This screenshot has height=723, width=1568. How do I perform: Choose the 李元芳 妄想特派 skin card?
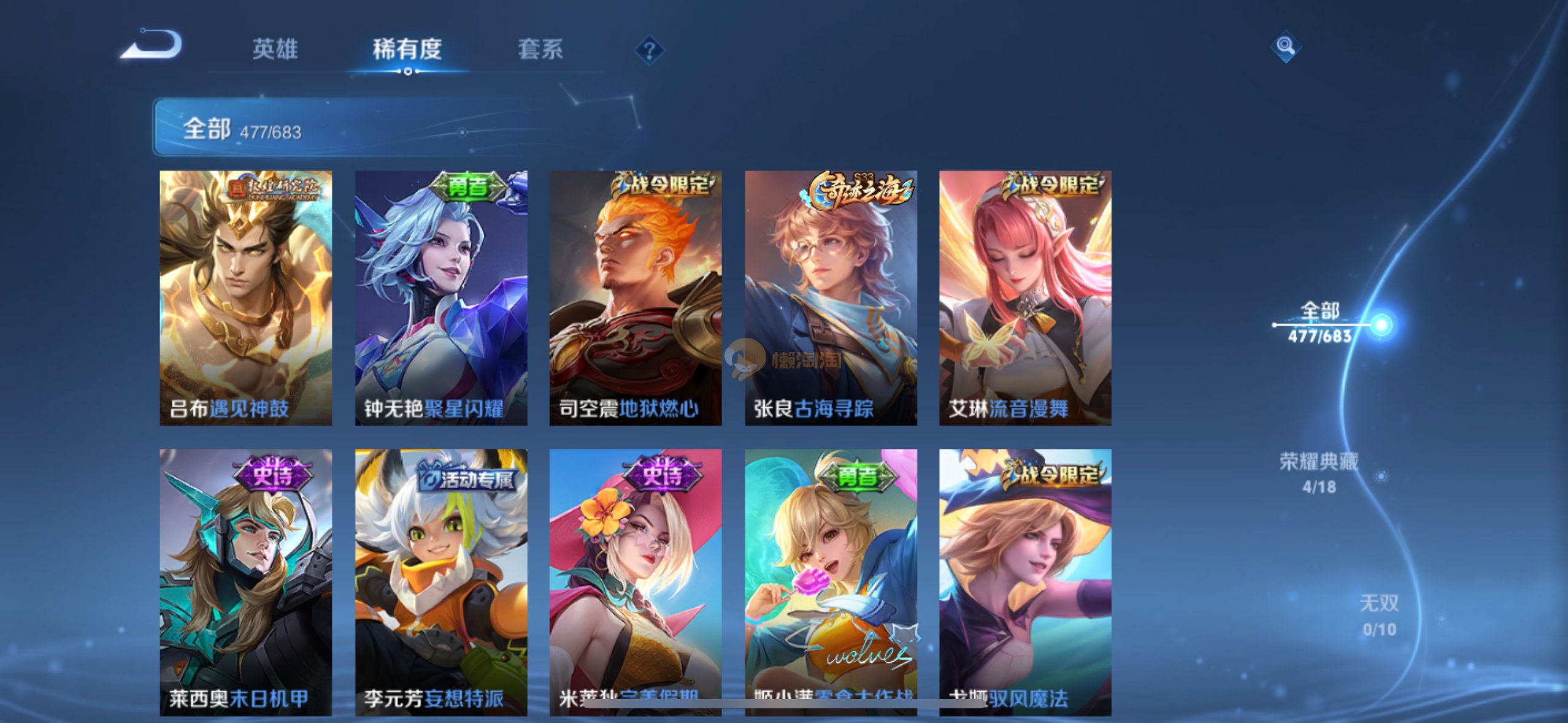[x=440, y=581]
